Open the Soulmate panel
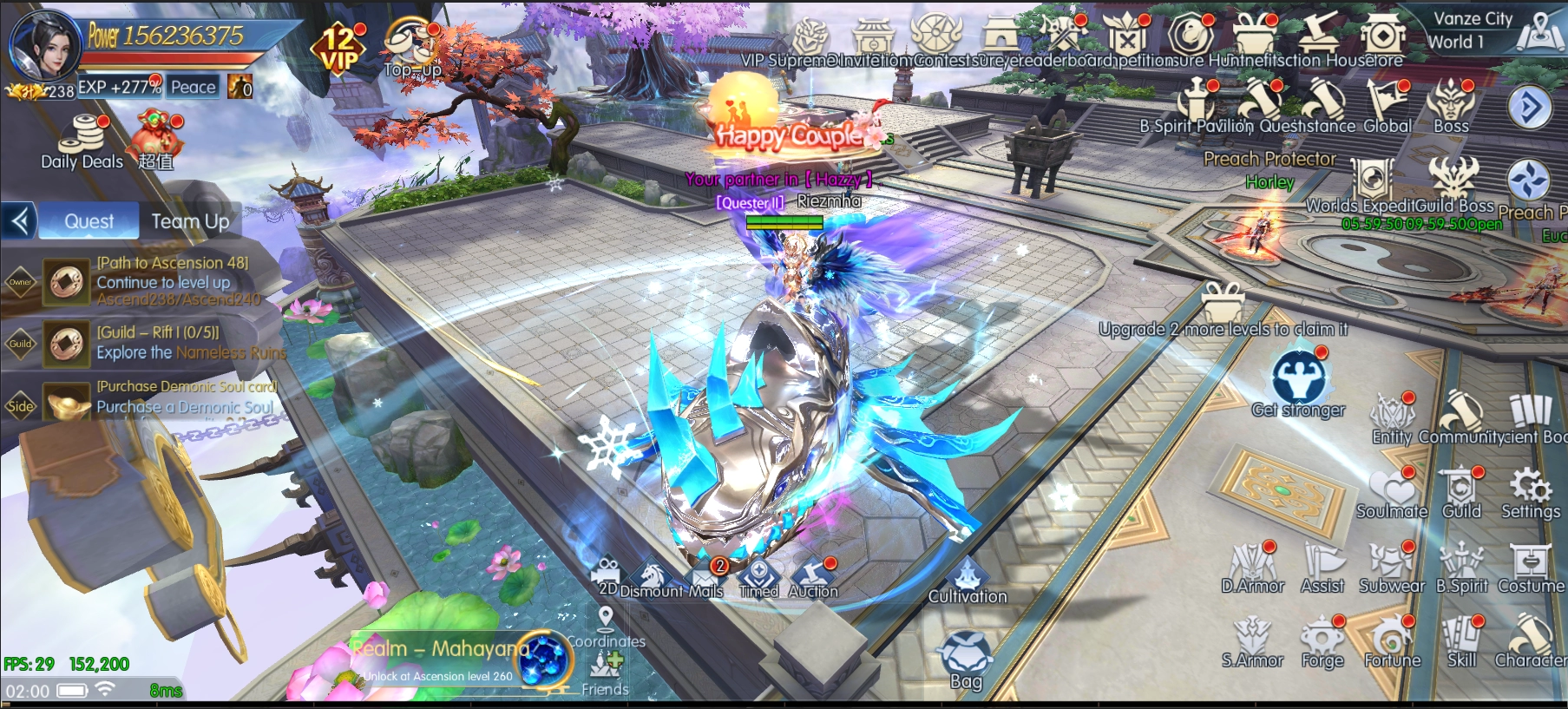This screenshot has width=1568, height=709. pyautogui.click(x=1392, y=492)
